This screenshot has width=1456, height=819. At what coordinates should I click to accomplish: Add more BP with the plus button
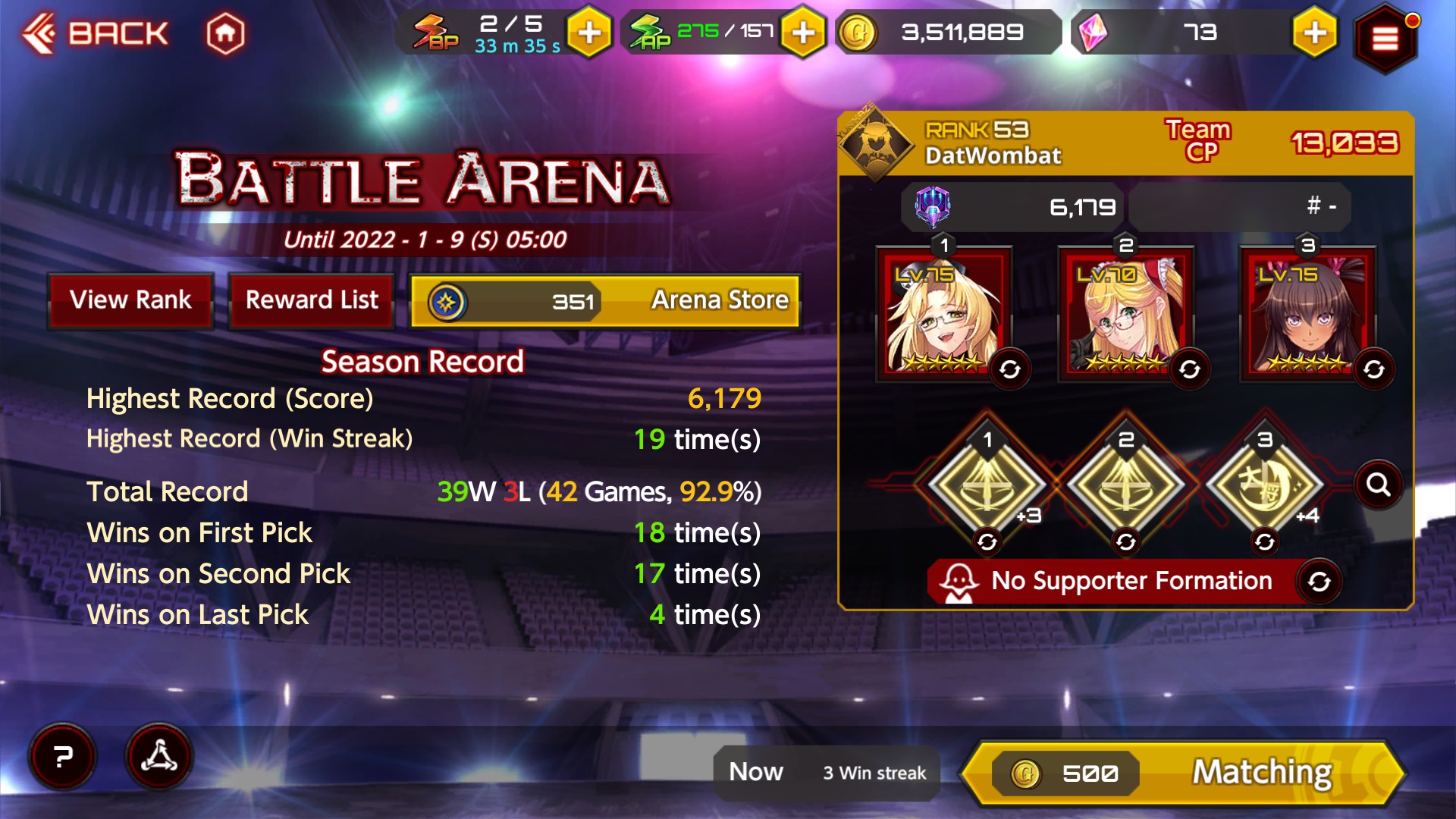click(x=589, y=33)
